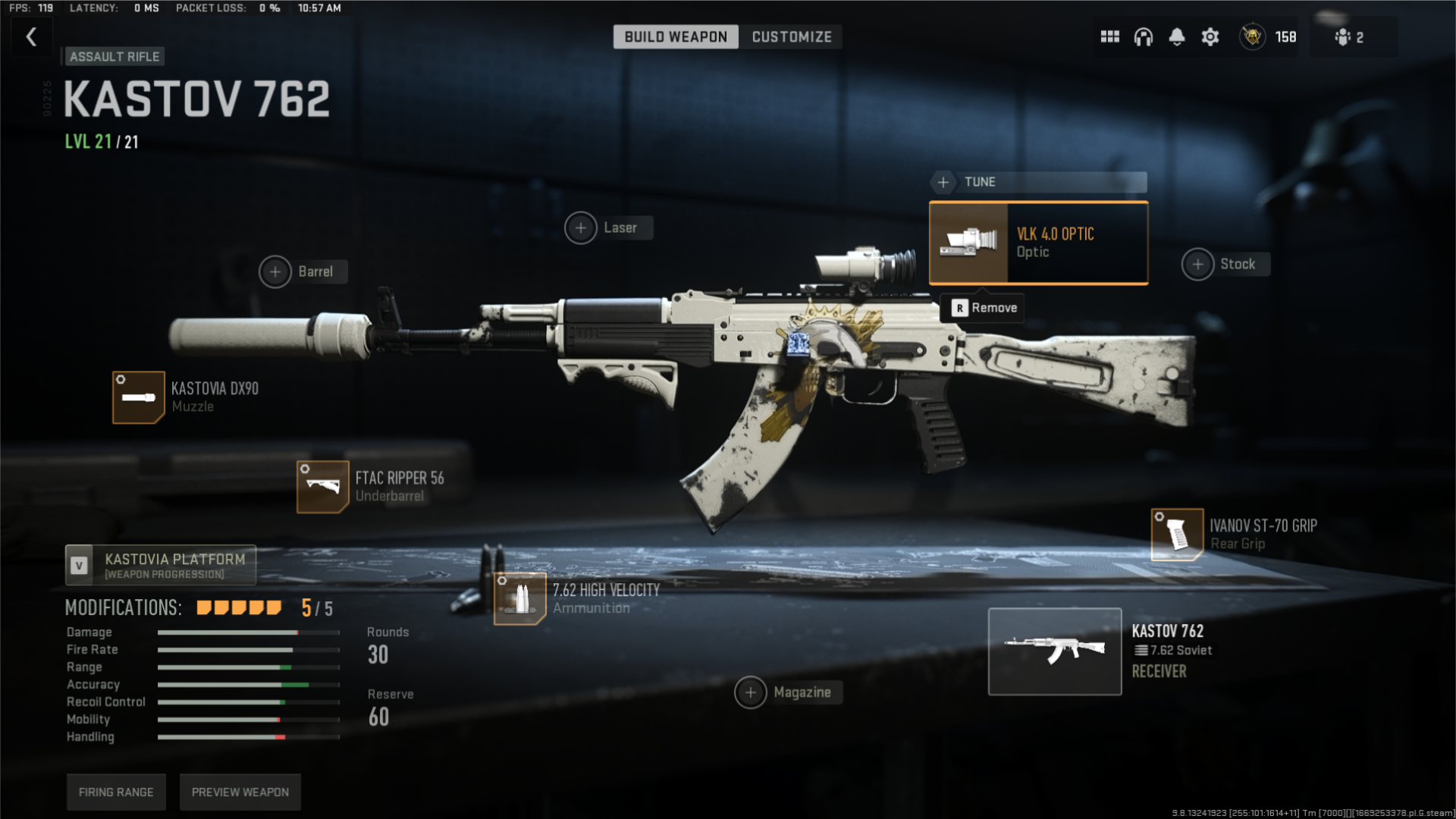1456x819 pixels.
Task: Open the settings gear menu
Action: (1210, 36)
